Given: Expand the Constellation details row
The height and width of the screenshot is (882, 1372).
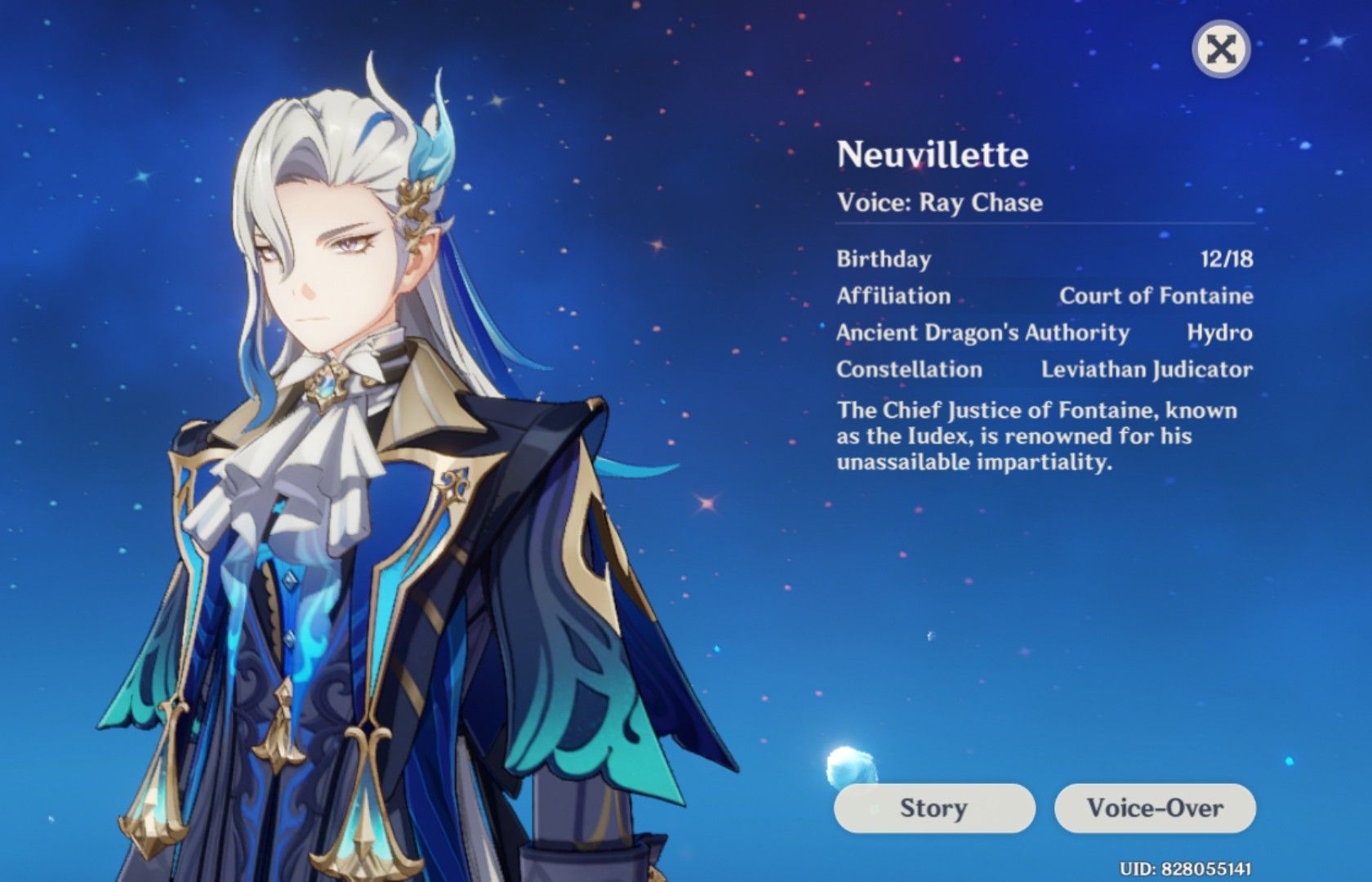Looking at the screenshot, I should tap(906, 370).
